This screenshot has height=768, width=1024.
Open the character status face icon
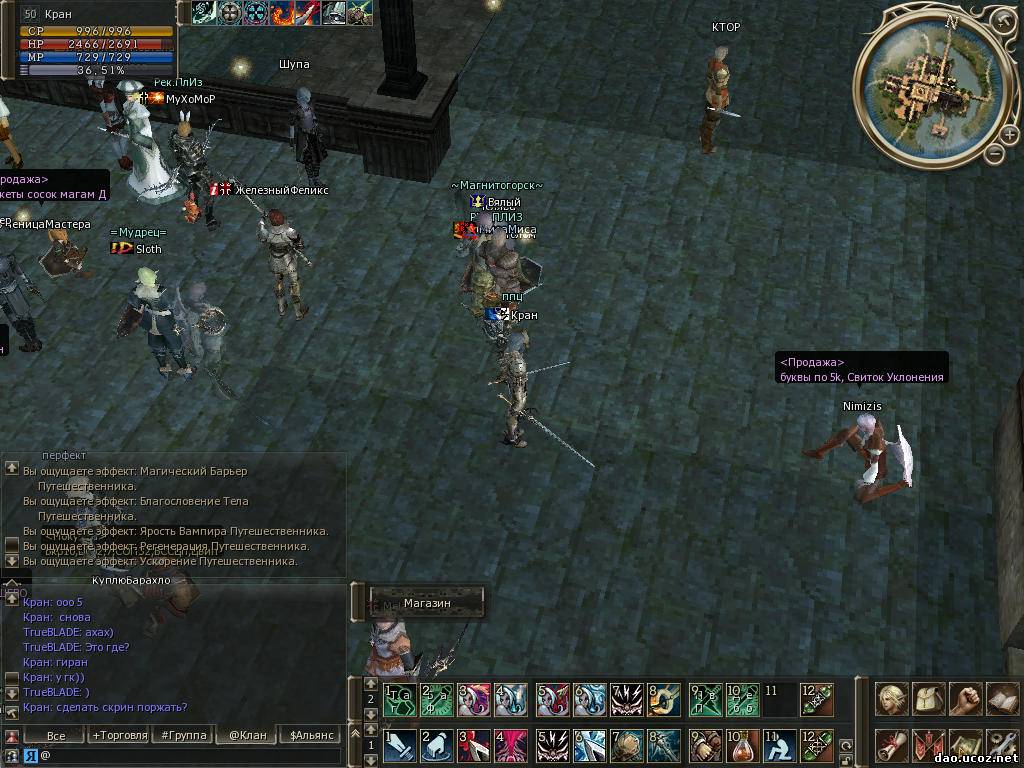892,699
